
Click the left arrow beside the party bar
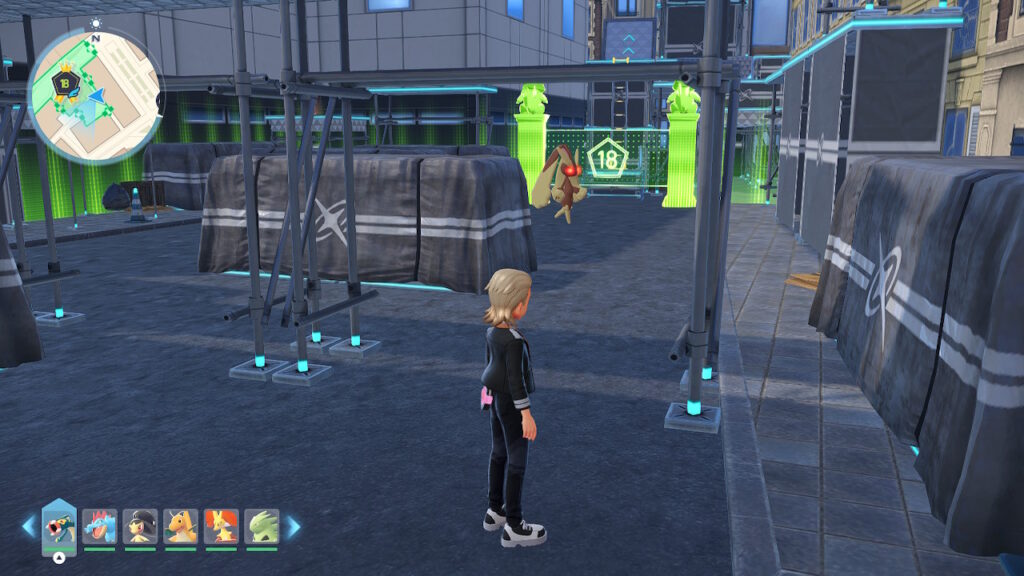(28, 526)
